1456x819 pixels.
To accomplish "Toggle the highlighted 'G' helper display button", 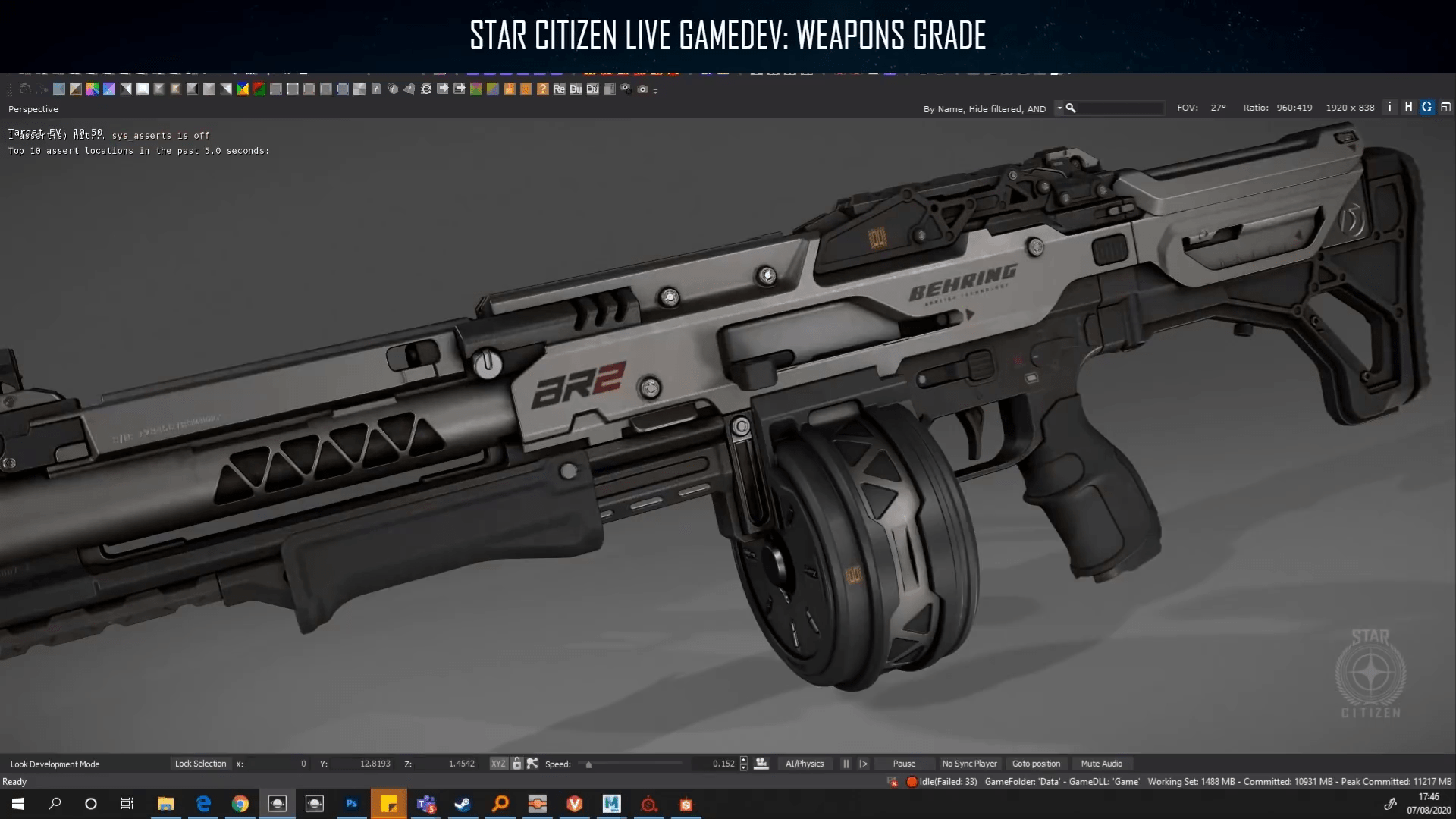I will [1426, 108].
